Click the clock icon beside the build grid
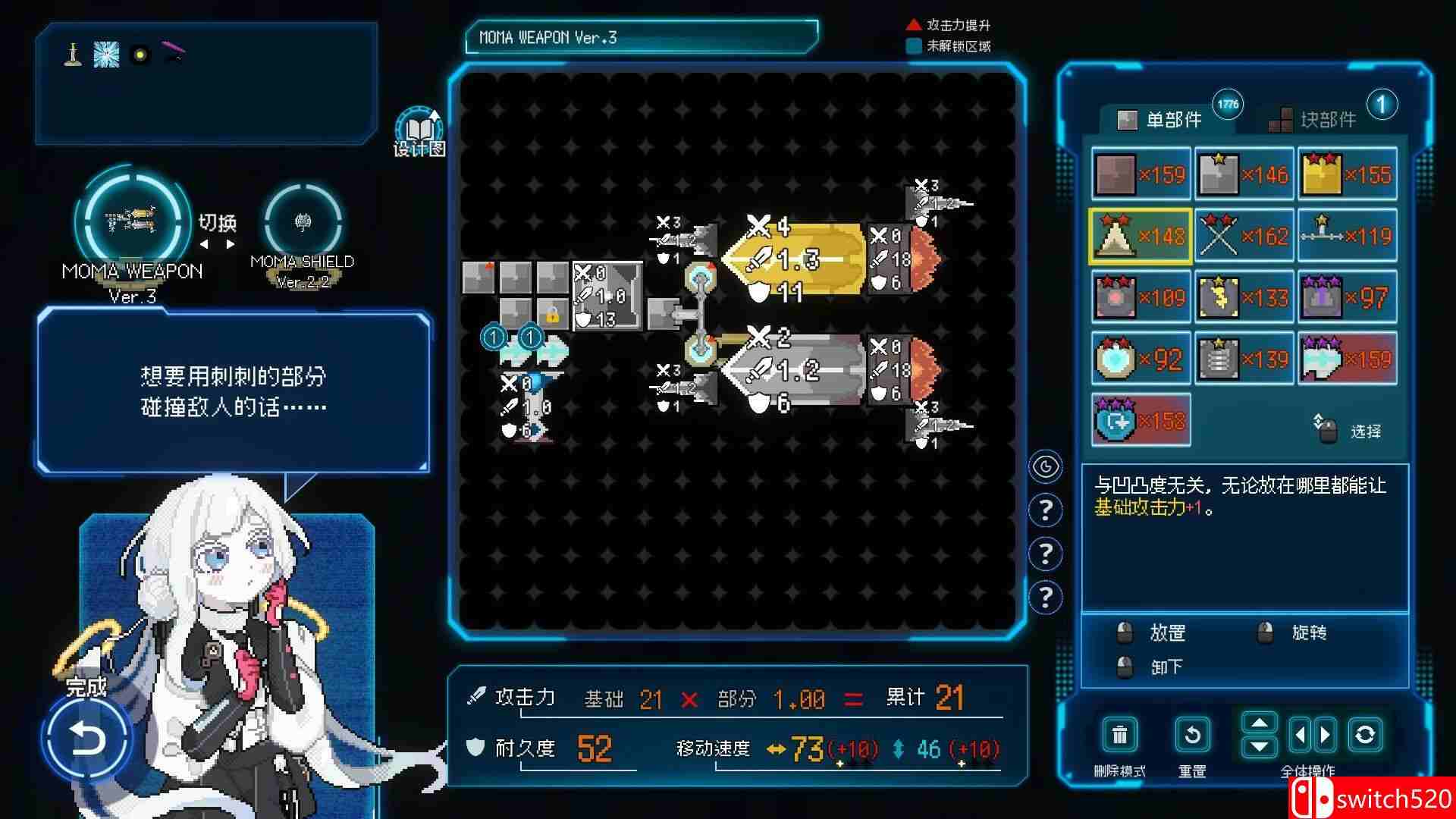The image size is (1456, 819). [1046, 468]
